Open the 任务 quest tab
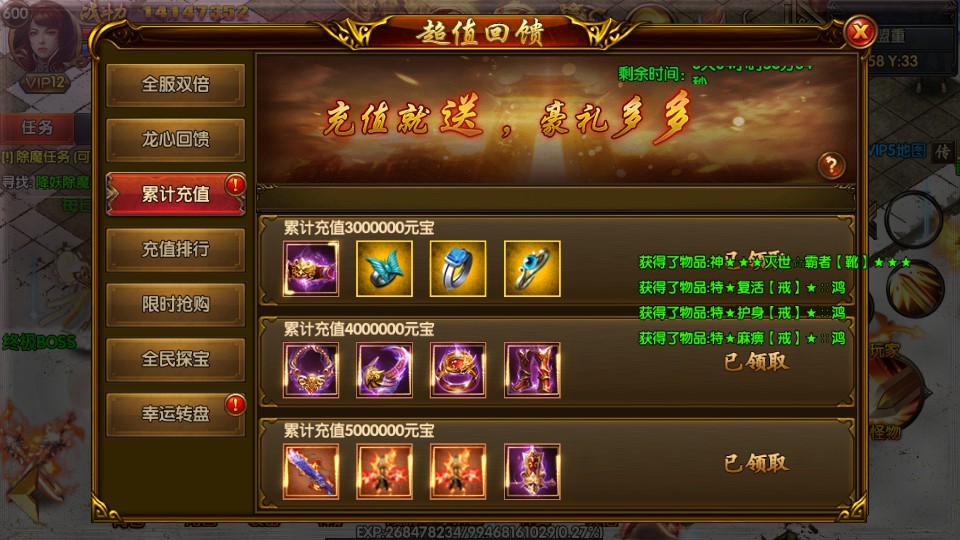This screenshot has width=960, height=540. pos(37,128)
